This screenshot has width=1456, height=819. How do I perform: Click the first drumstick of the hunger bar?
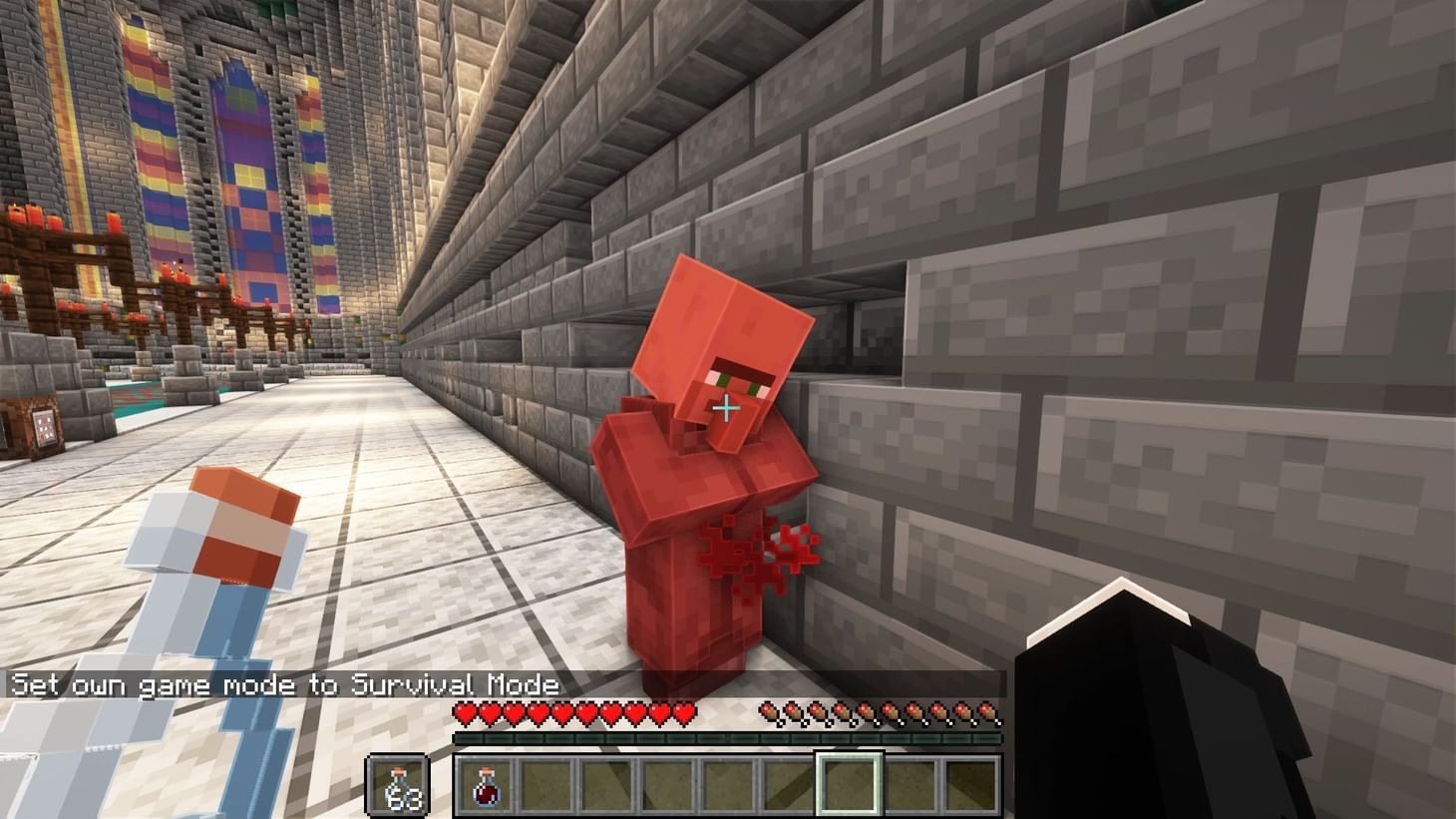768,713
